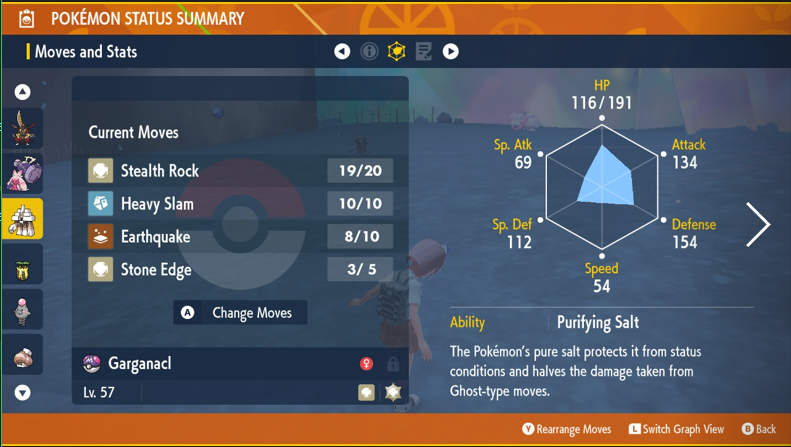Switch to Kingambit in the party list
The image size is (791, 447).
pos(22,128)
